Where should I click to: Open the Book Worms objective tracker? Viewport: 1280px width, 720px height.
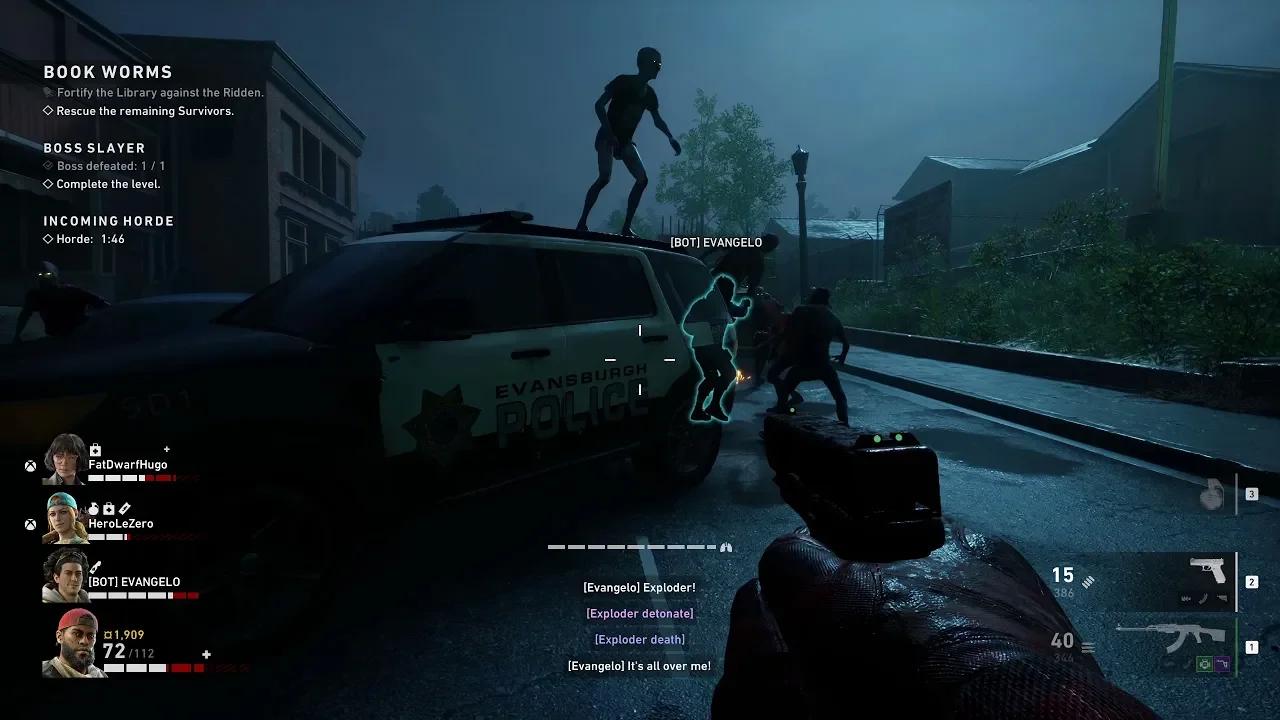click(108, 72)
